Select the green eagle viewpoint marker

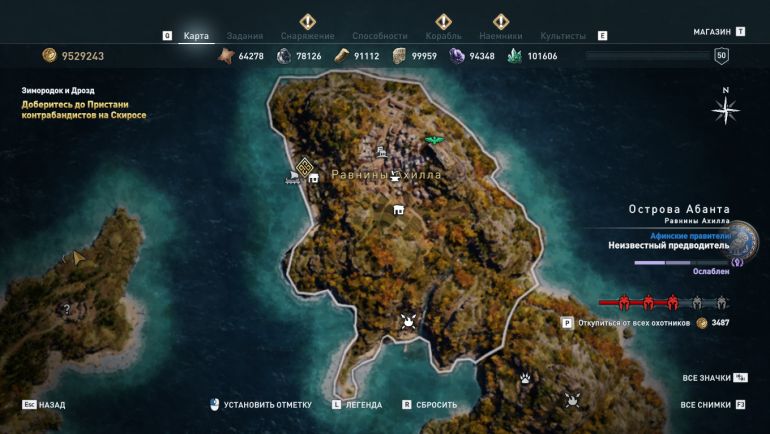point(434,141)
